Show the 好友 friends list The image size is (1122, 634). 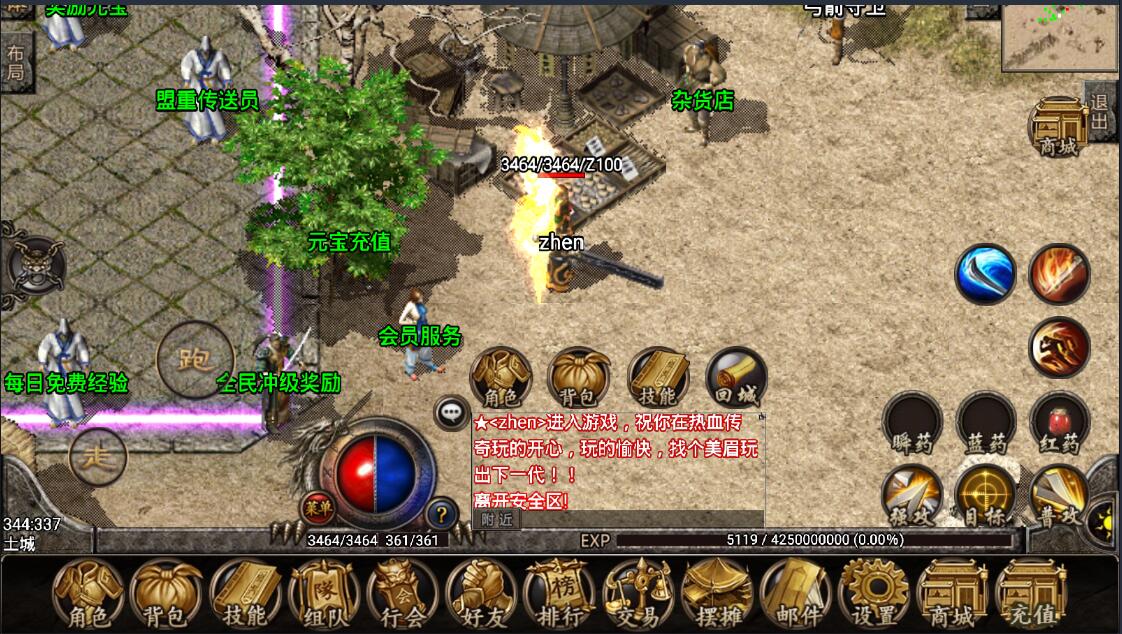(x=481, y=594)
